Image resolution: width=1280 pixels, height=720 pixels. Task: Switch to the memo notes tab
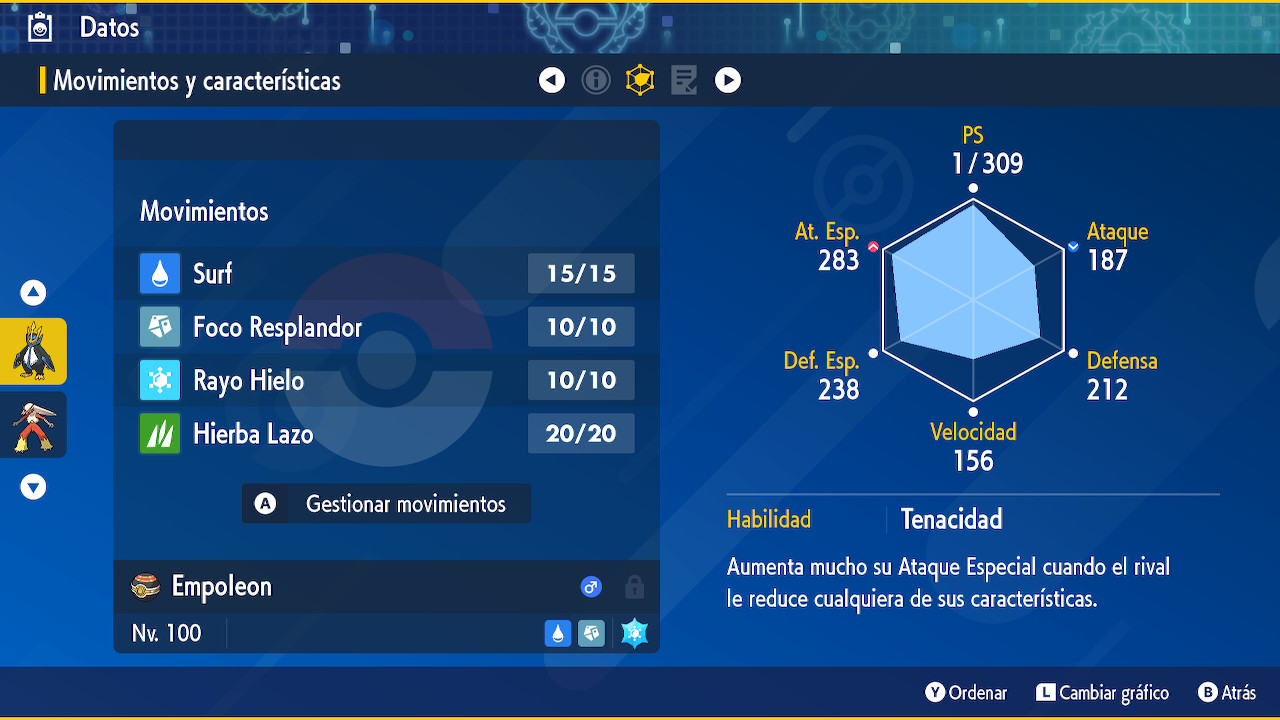coord(684,80)
